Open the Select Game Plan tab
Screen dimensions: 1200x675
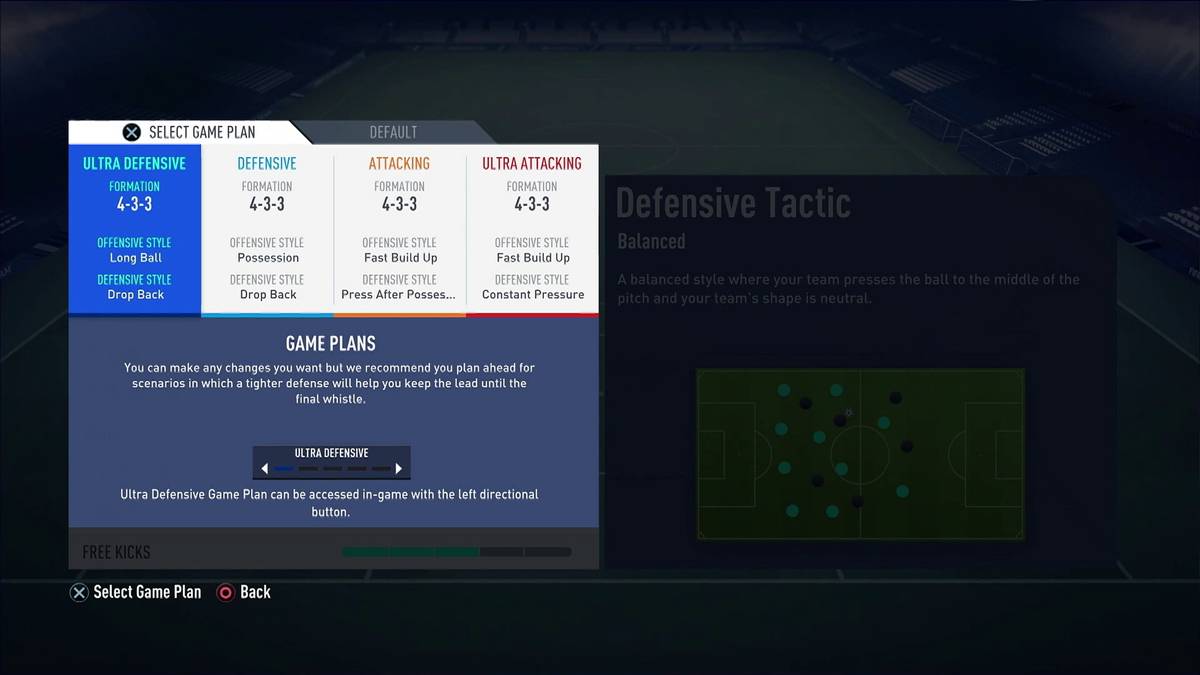[188, 132]
